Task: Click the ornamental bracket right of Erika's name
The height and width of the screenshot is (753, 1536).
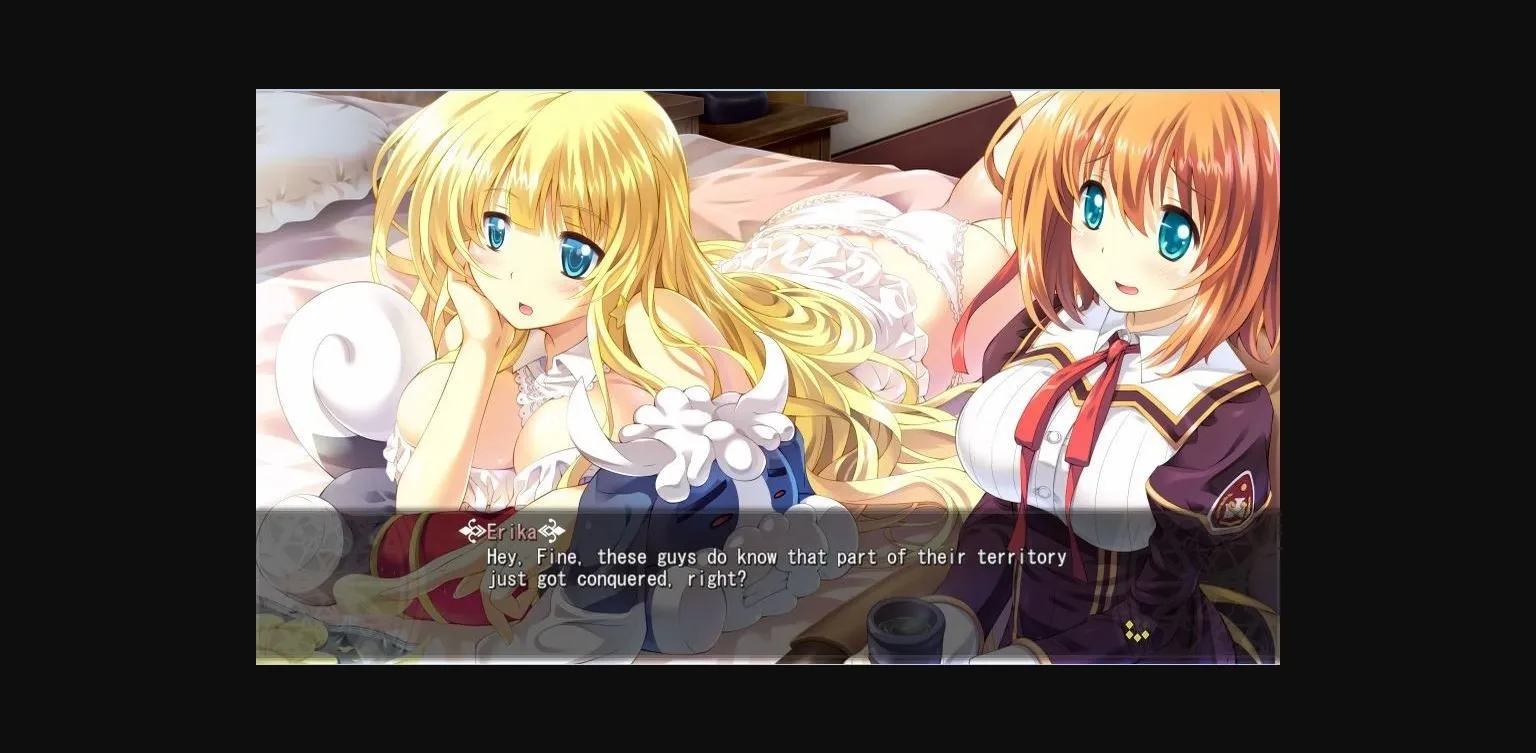Action: pos(553,530)
